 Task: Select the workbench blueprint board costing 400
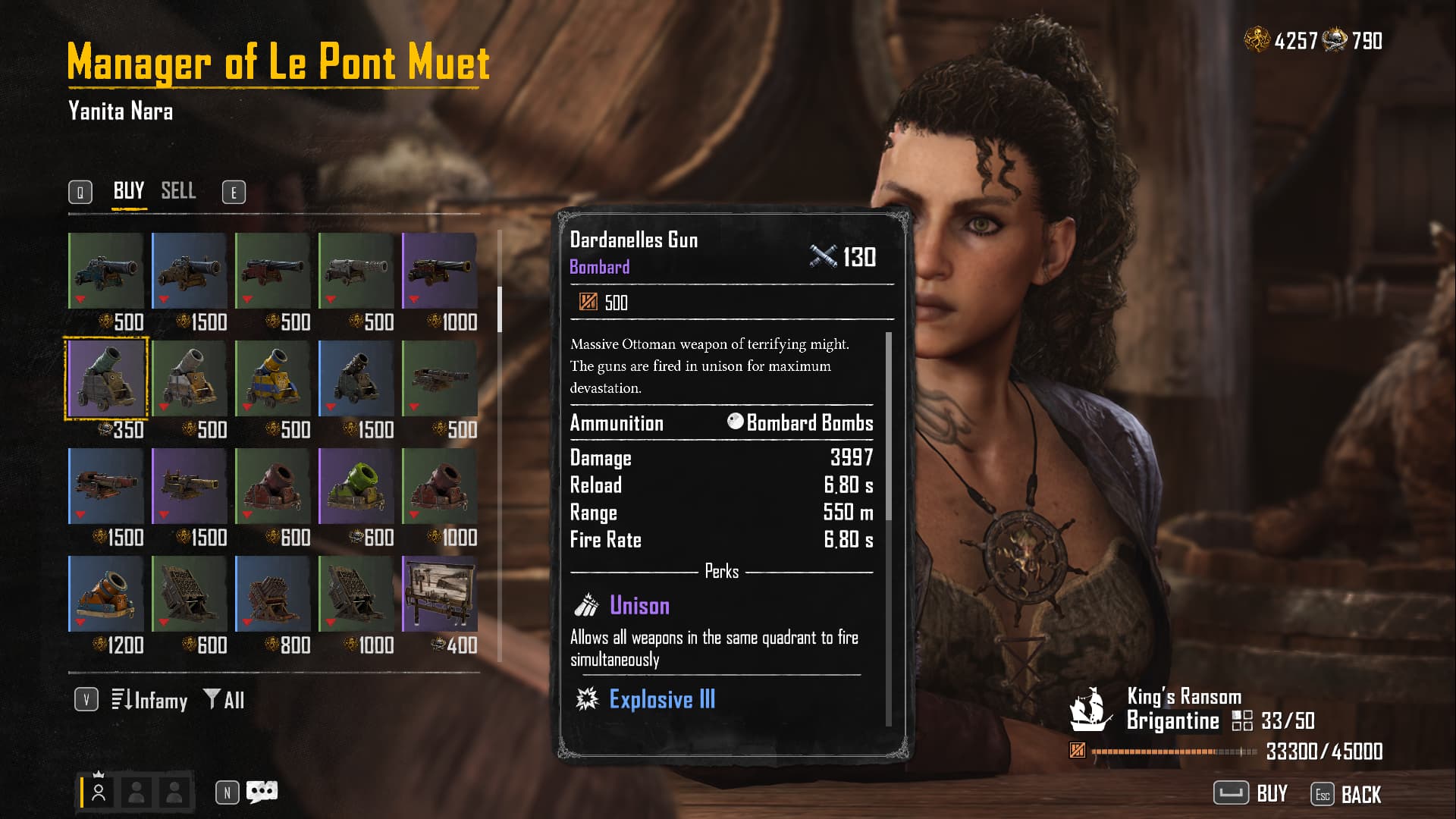click(x=440, y=594)
